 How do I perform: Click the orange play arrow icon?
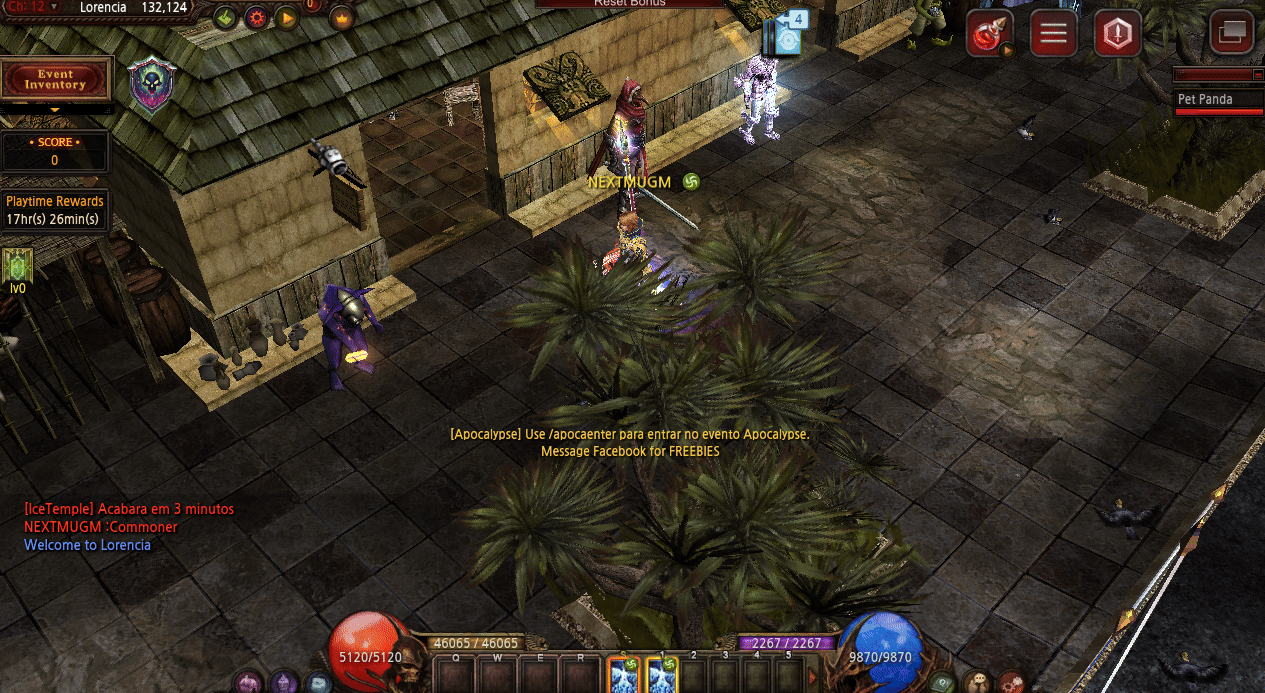pyautogui.click(x=286, y=17)
